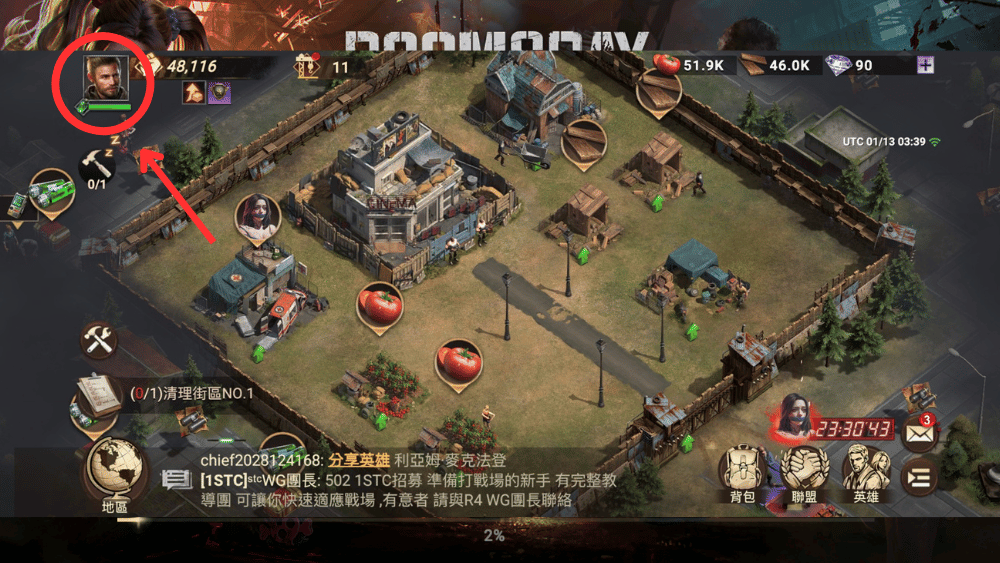The image size is (1000, 563).
Task: Open the 英雄 heroes screen
Action: (866, 470)
